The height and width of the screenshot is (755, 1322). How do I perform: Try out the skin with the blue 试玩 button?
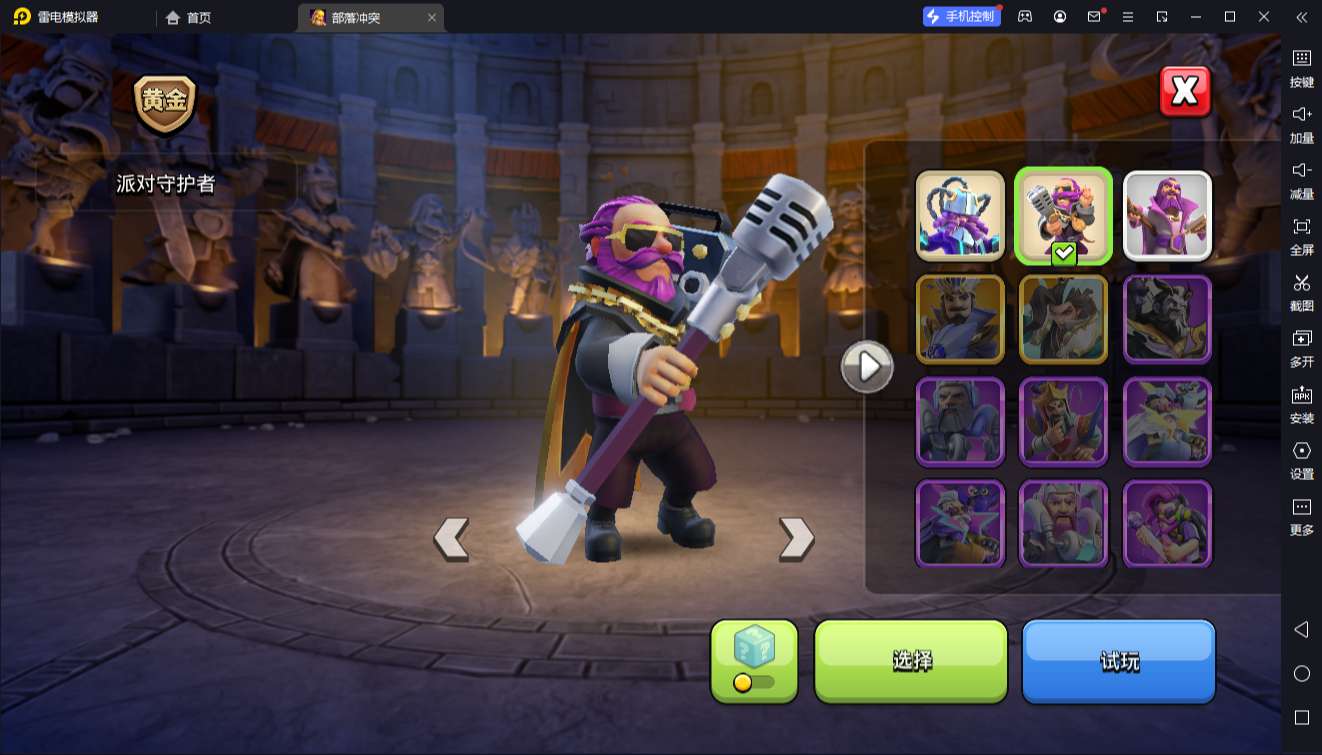coord(1118,661)
